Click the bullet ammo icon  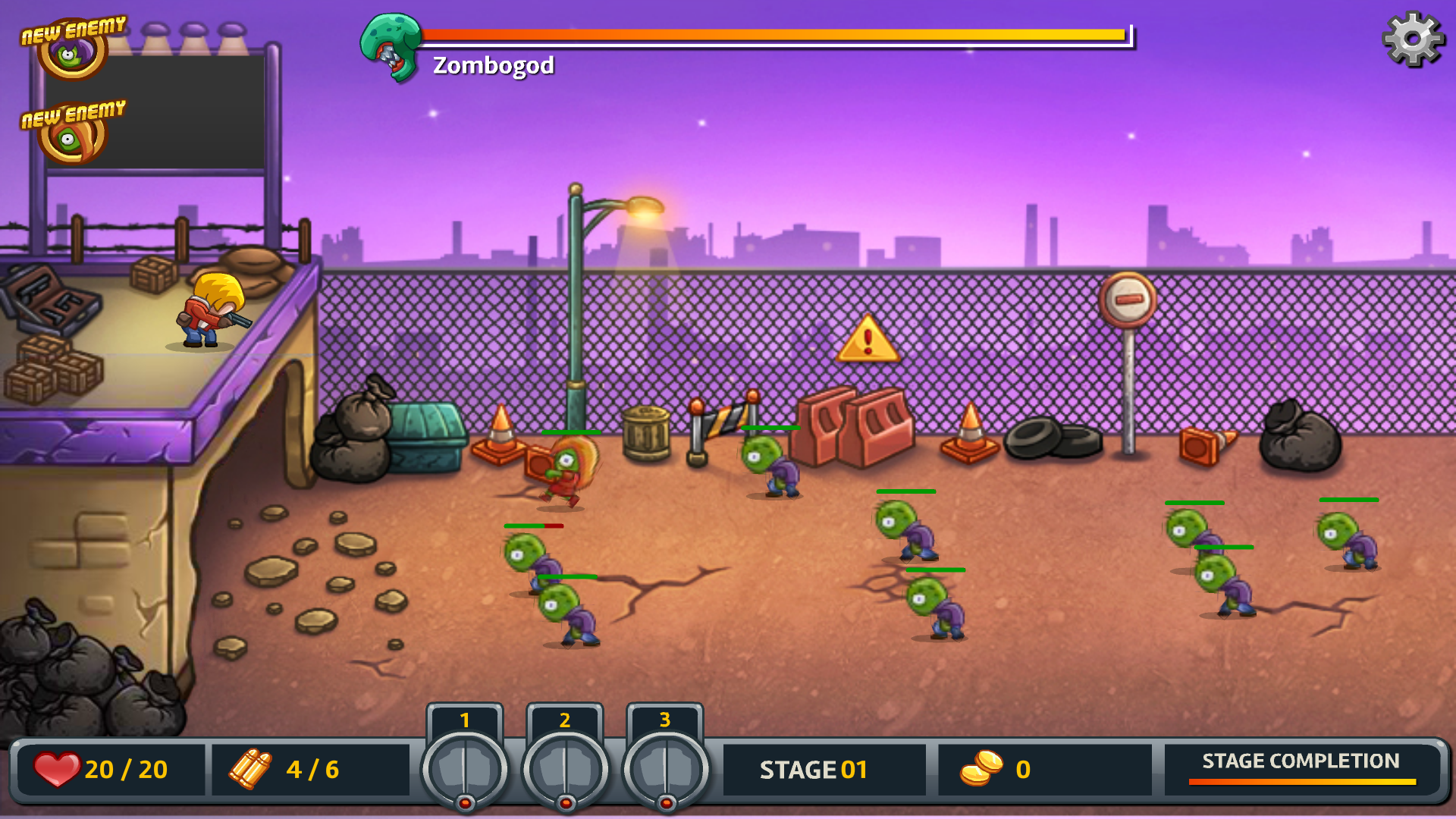coord(250,769)
